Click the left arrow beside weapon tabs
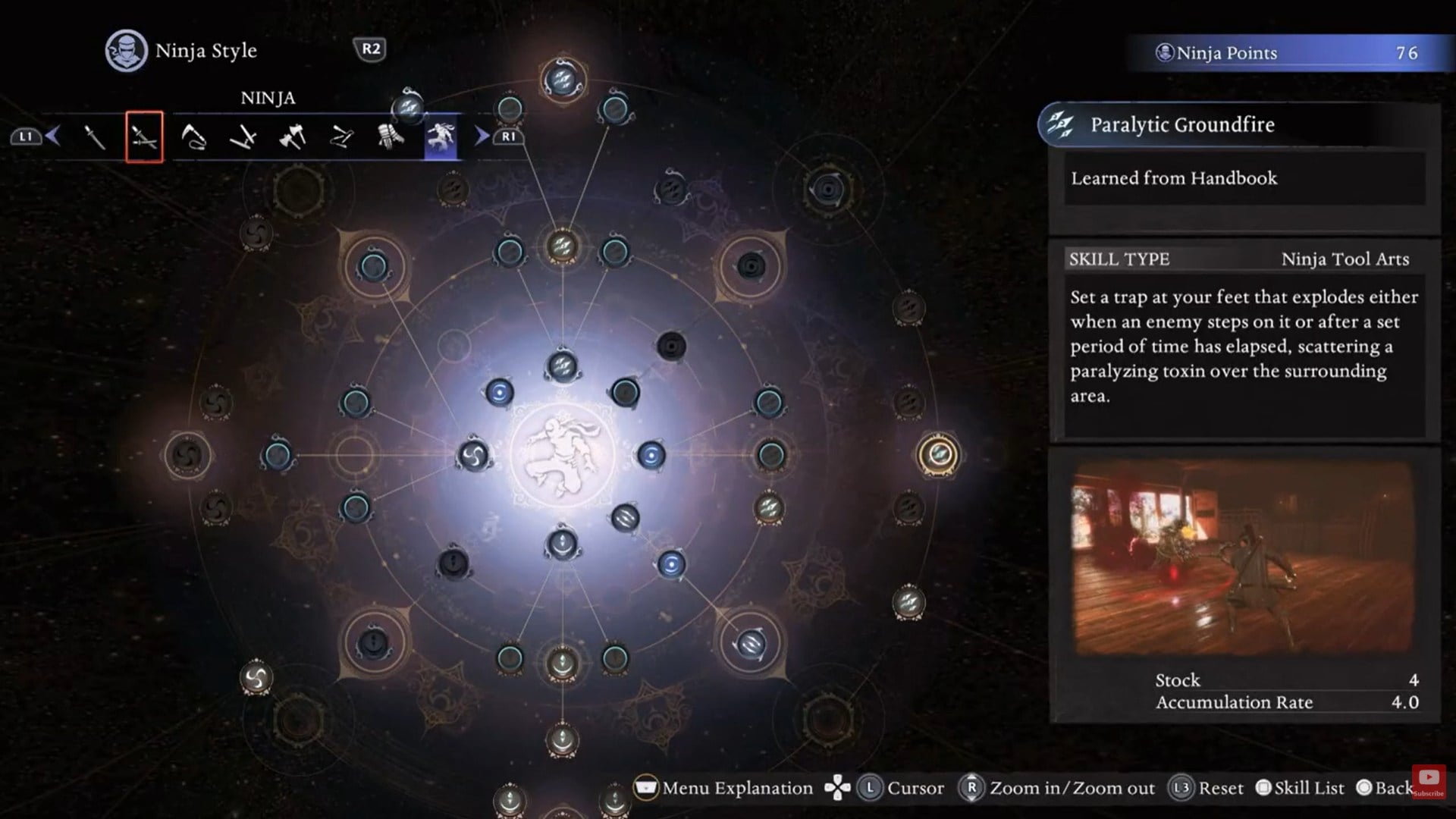Screen dimensions: 1456x819 (52, 136)
